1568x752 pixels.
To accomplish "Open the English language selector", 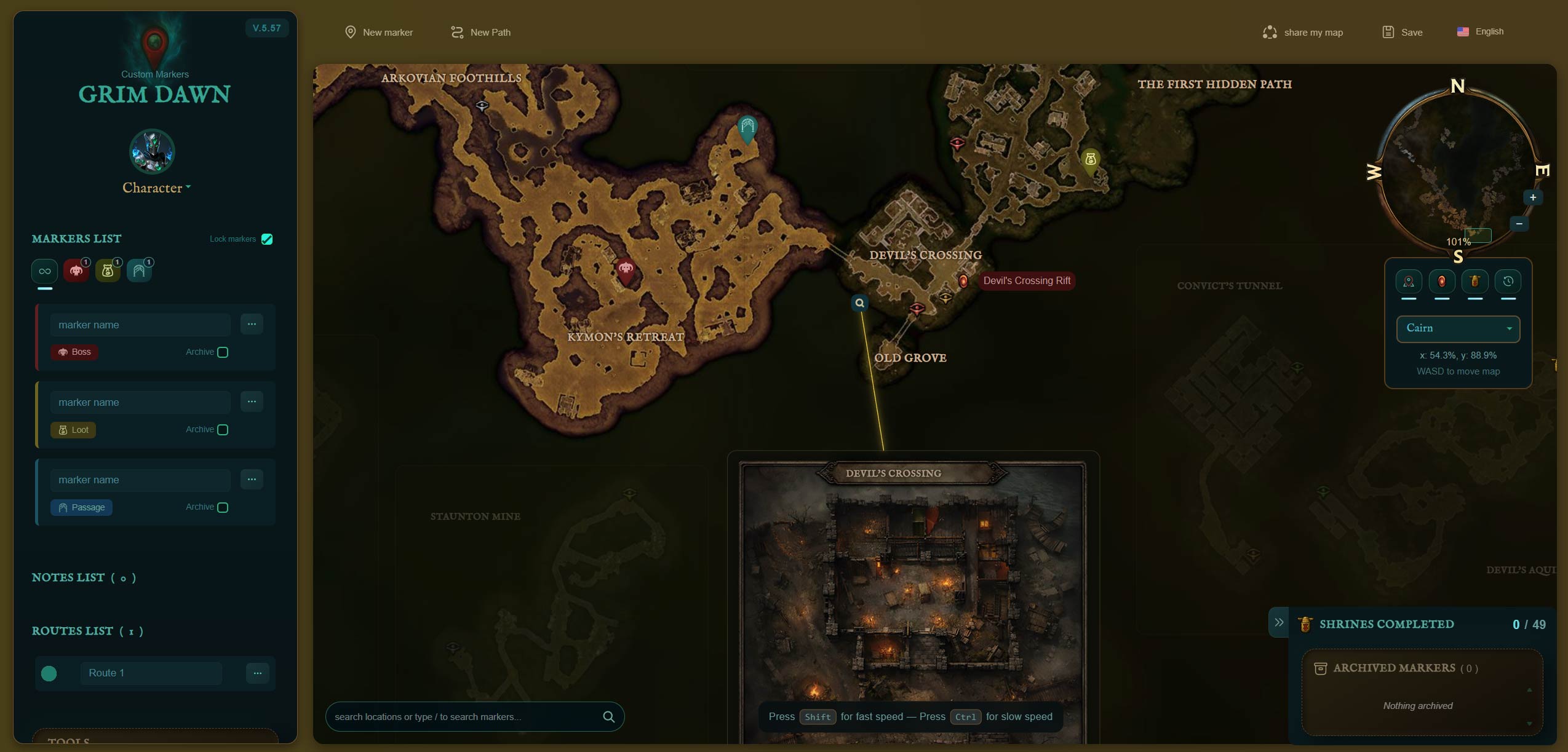I will click(1480, 31).
